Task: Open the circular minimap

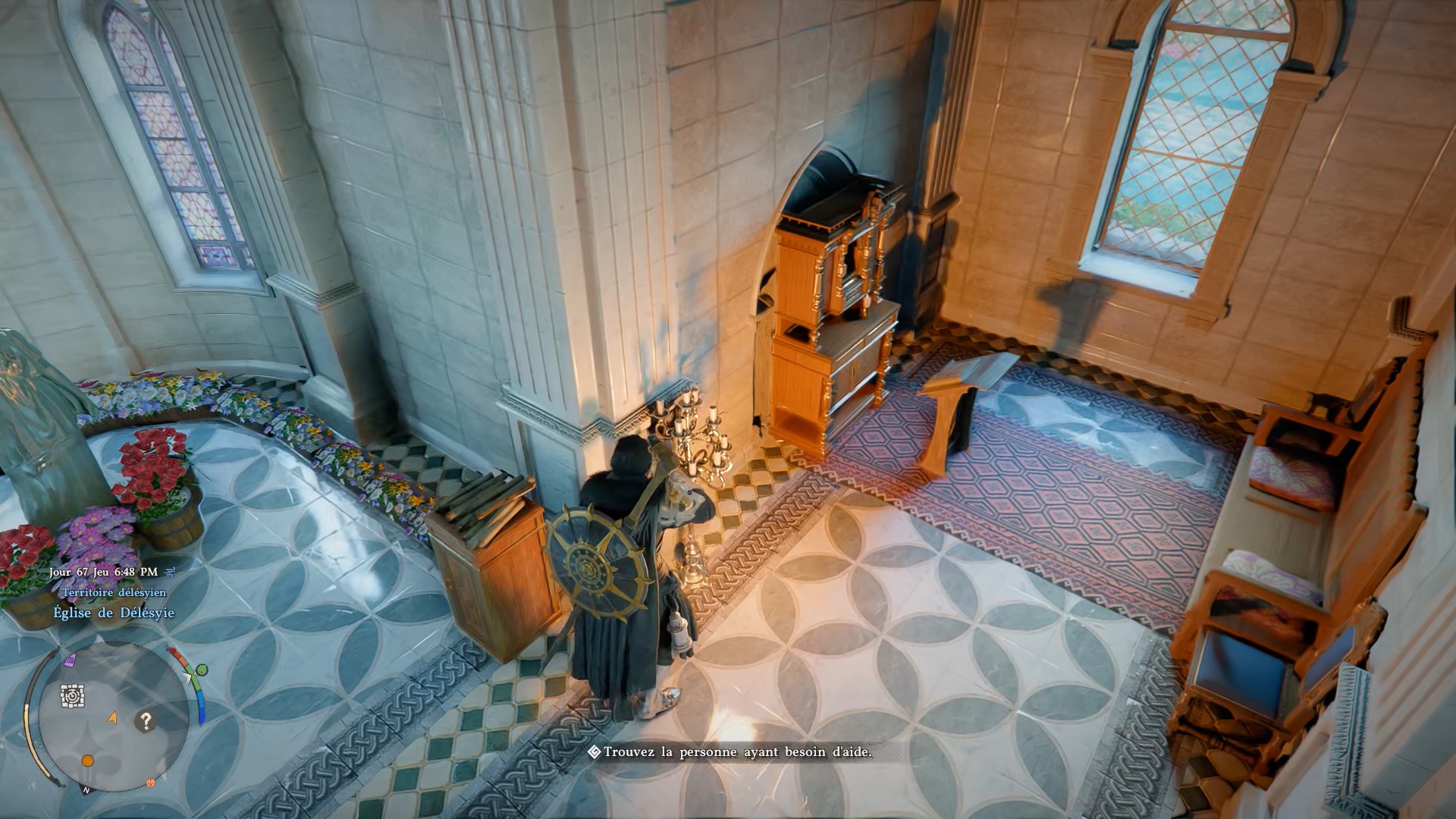Action: [x=114, y=717]
